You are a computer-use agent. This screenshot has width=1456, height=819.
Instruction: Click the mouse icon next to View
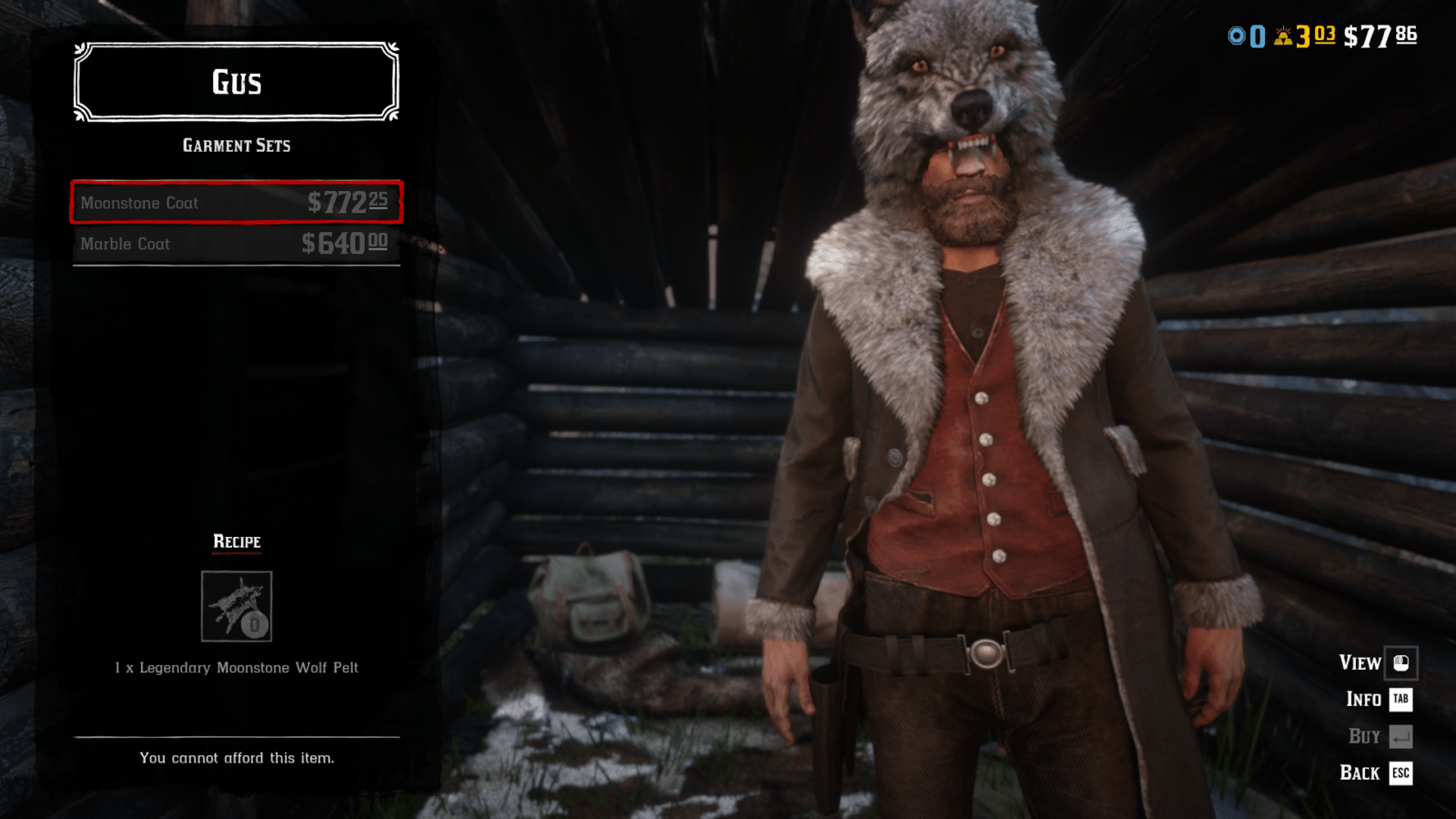(1400, 663)
